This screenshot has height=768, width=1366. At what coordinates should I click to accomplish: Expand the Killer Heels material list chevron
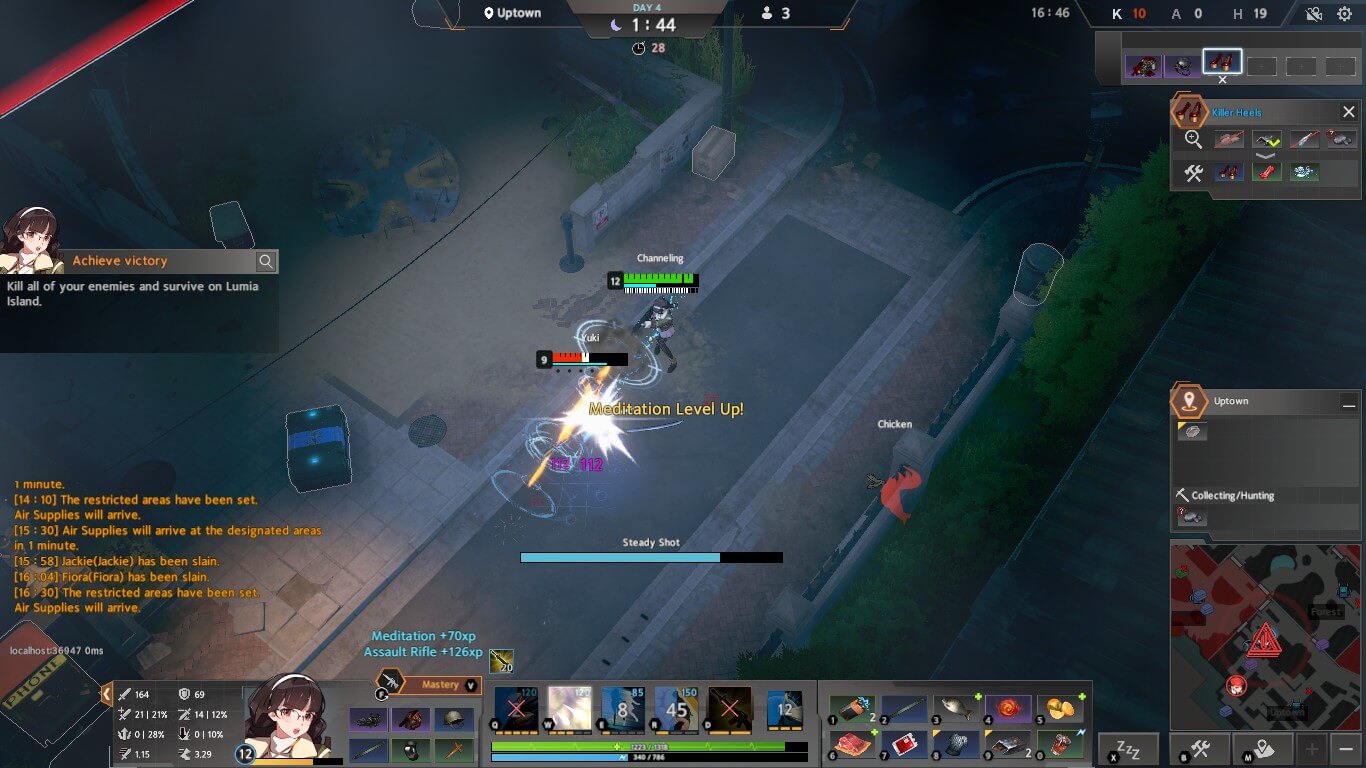click(1266, 156)
